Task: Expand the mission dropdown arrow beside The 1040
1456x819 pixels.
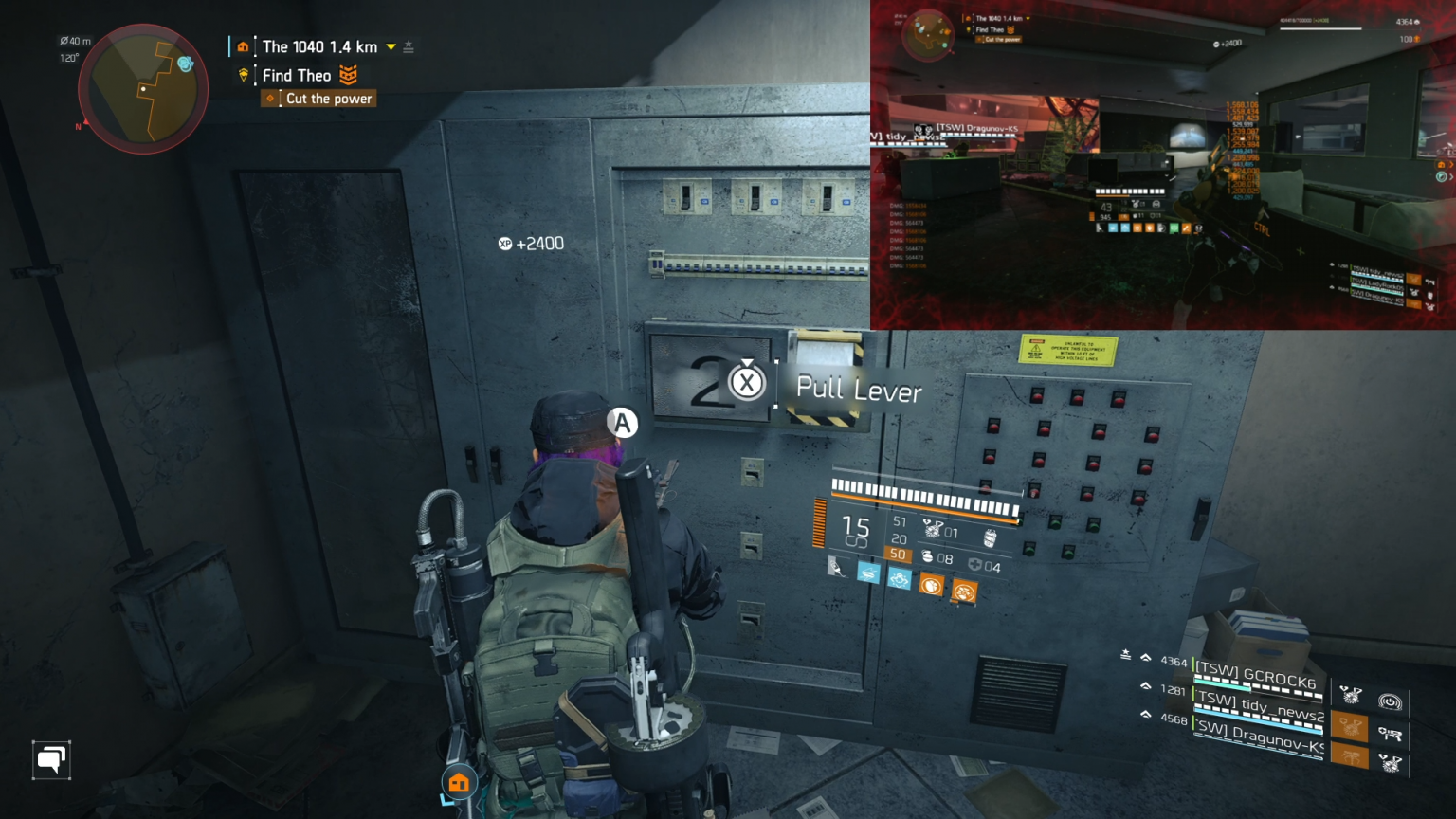Action: (x=391, y=46)
